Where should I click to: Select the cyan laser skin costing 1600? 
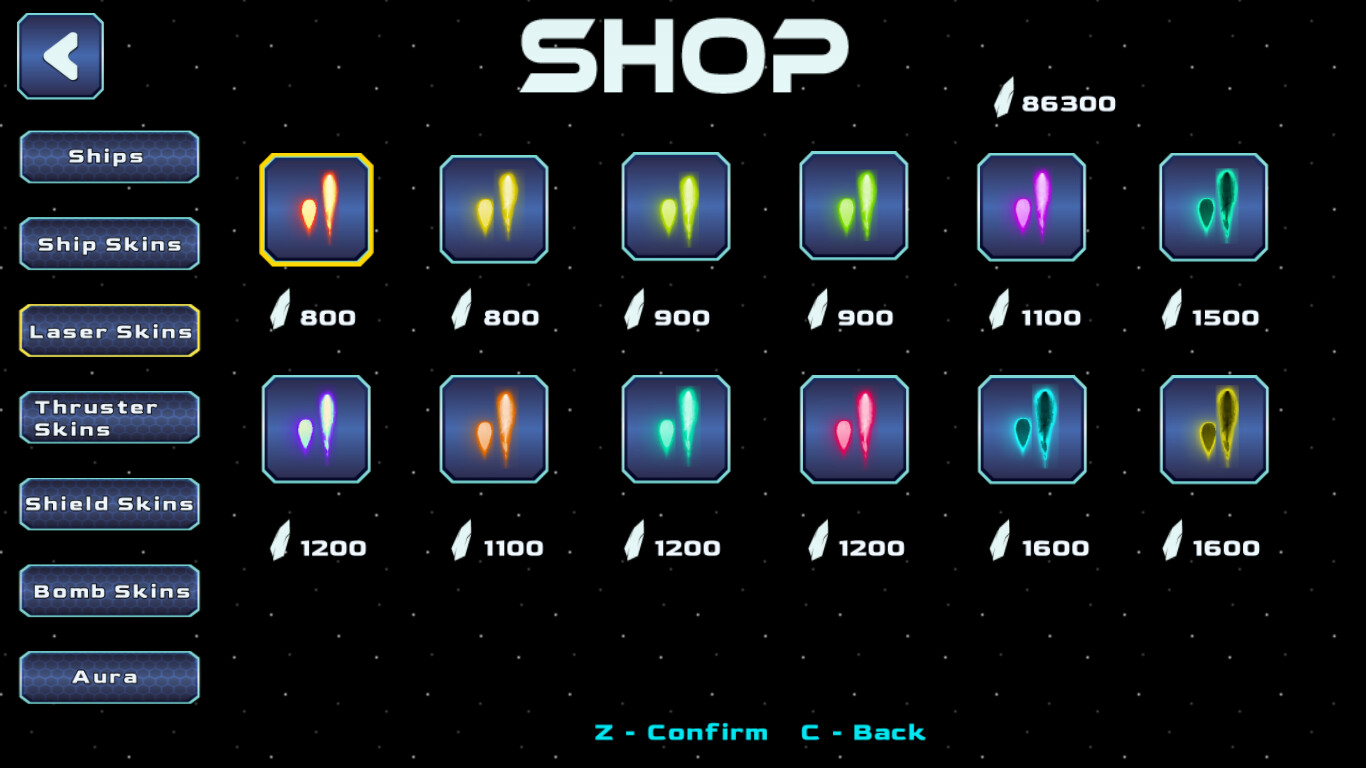[1031, 430]
